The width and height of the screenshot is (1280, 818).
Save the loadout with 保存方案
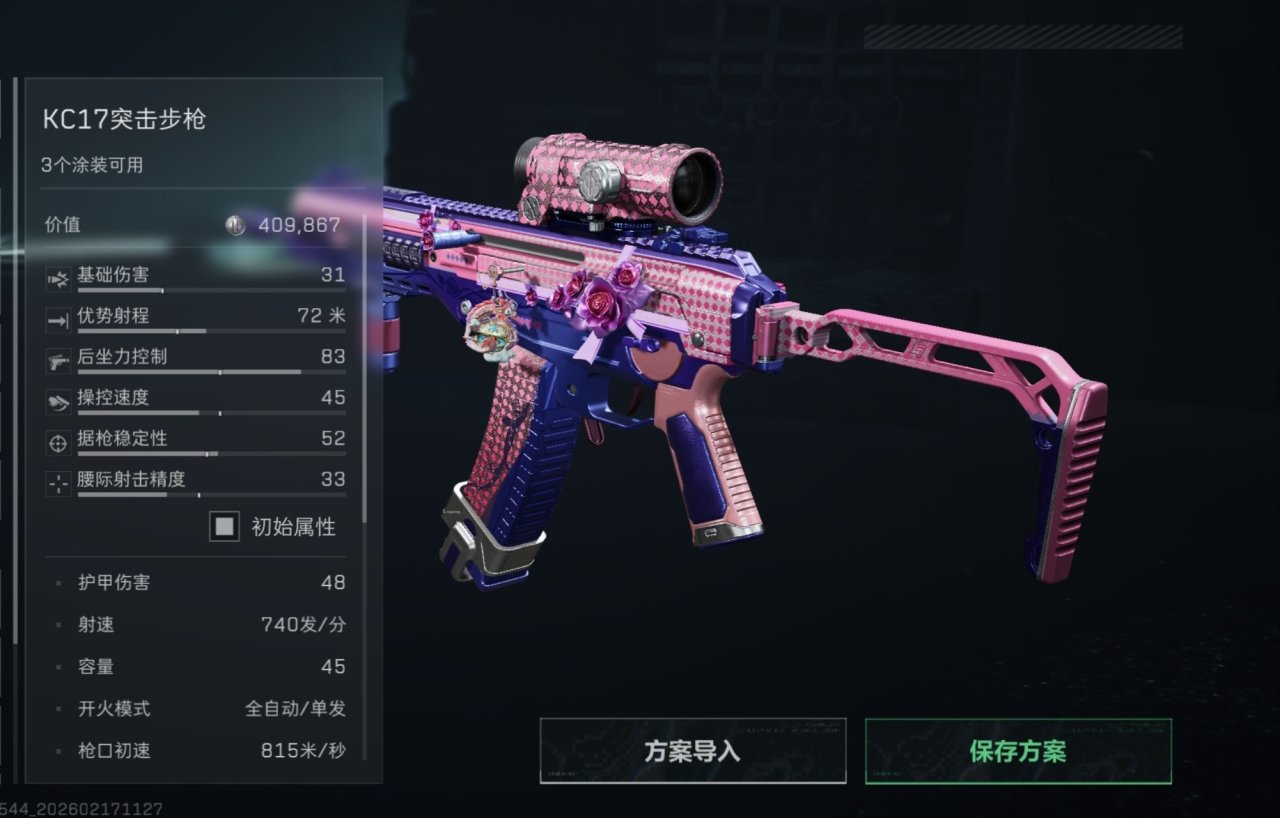pos(1017,751)
